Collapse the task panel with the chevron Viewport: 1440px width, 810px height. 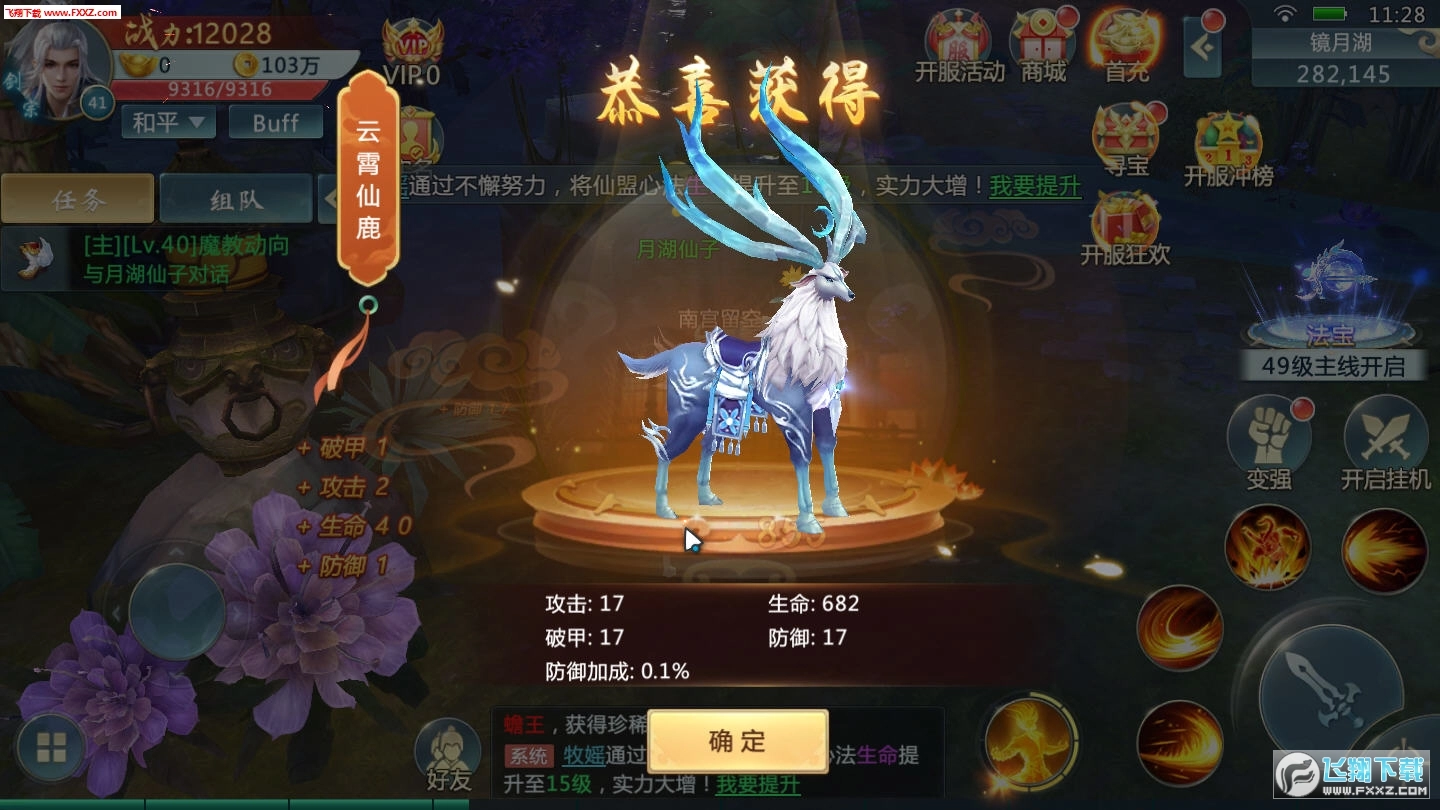click(x=333, y=198)
